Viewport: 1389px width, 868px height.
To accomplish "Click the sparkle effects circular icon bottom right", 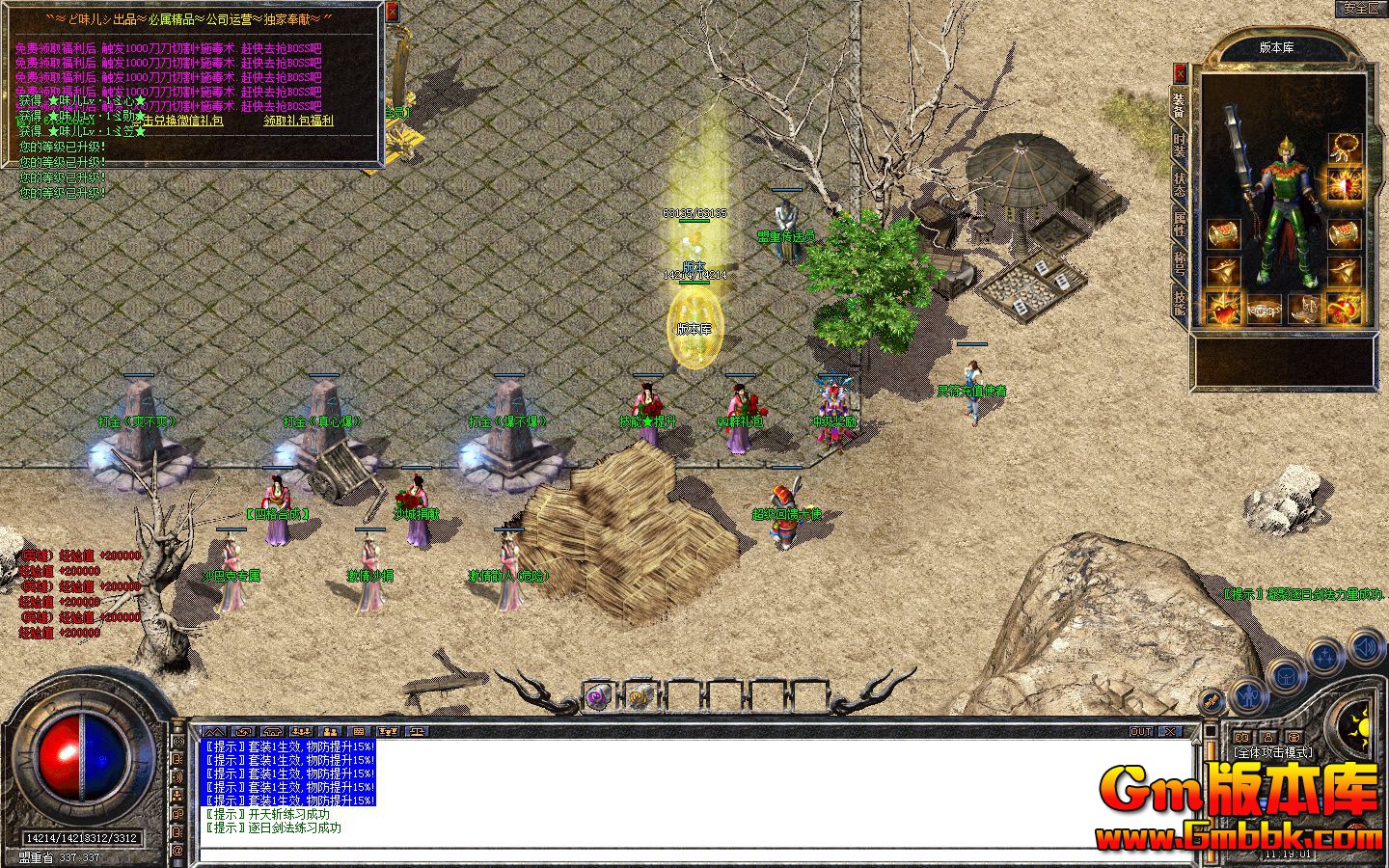I will [1325, 654].
